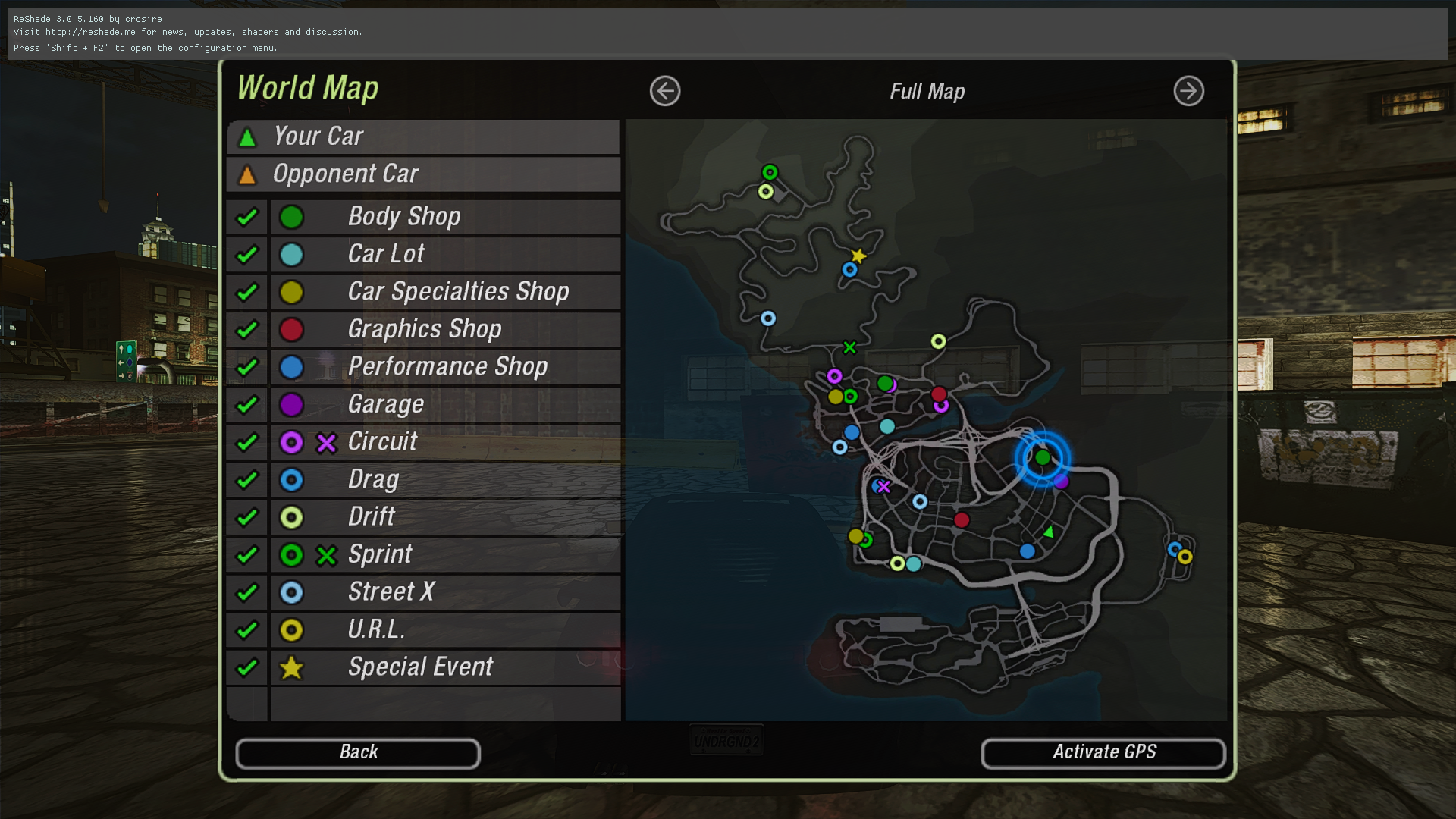Toggle the Drag race checkbox
Image resolution: width=1456 pixels, height=819 pixels.
[x=246, y=479]
